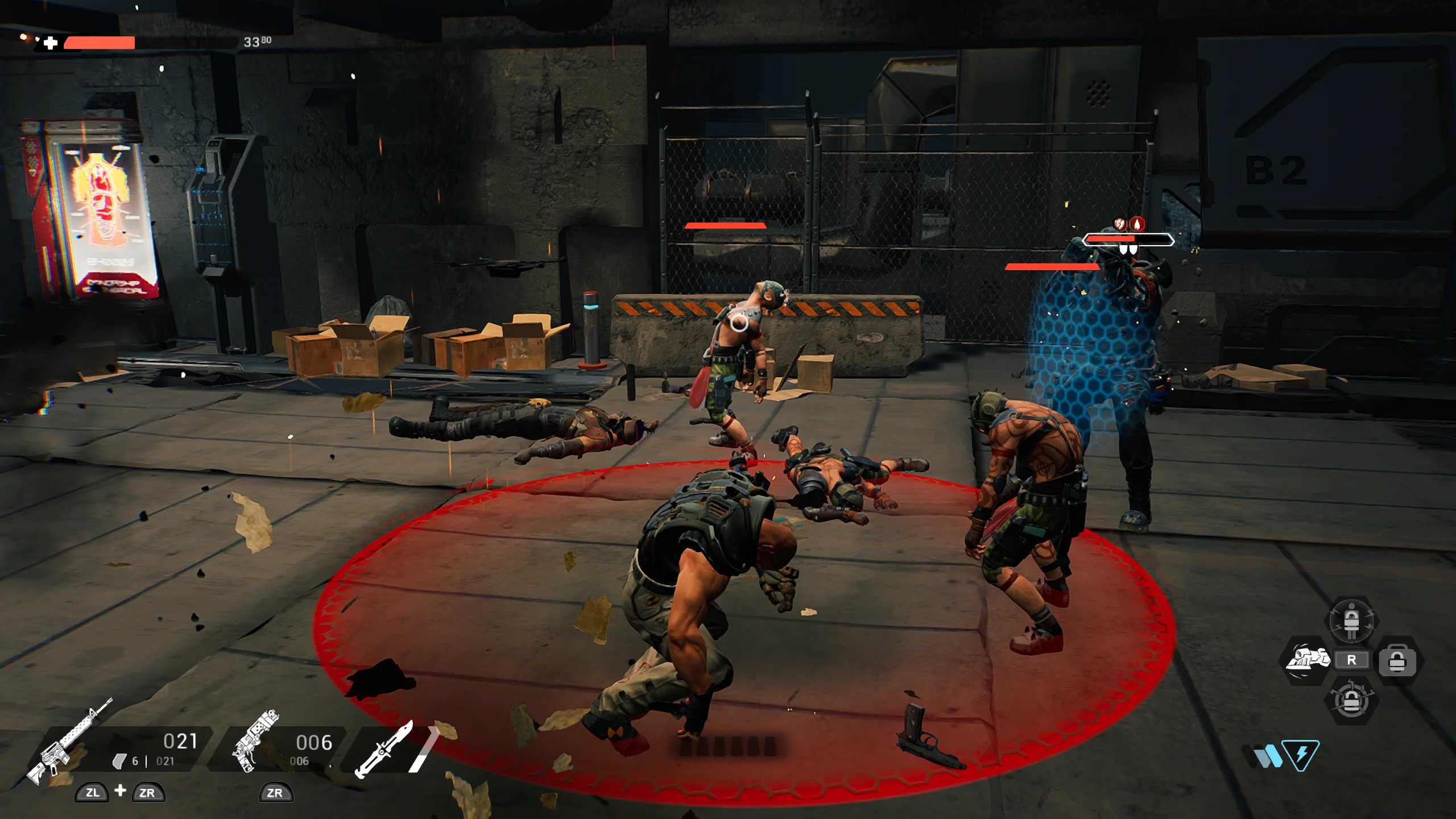Click the locked electrified soldier ability

[1351, 620]
